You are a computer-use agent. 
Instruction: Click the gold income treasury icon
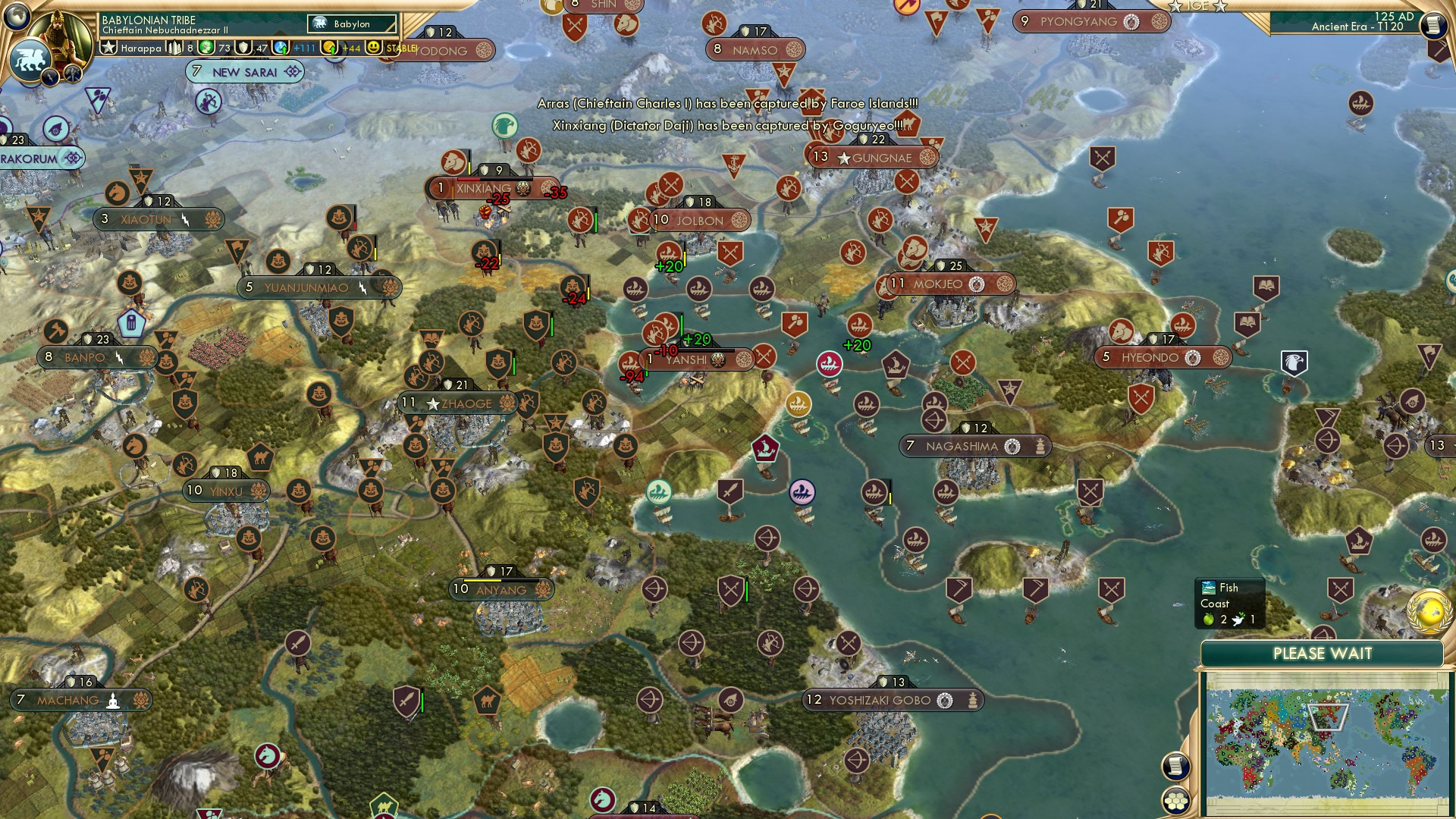(328, 47)
